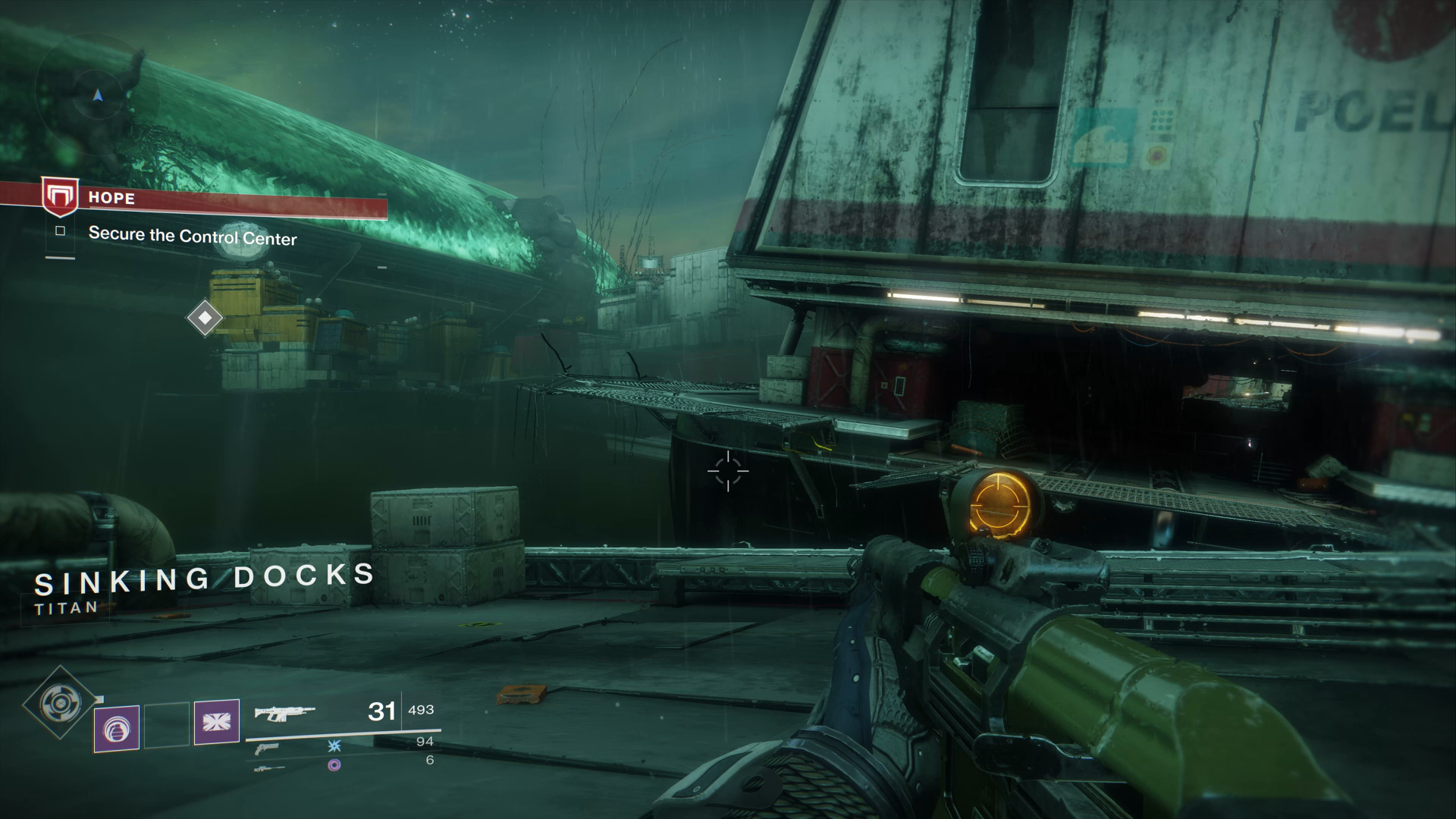Select the equipped auto rifle weapon icon
This screenshot has width=1456, height=819.
[x=284, y=712]
